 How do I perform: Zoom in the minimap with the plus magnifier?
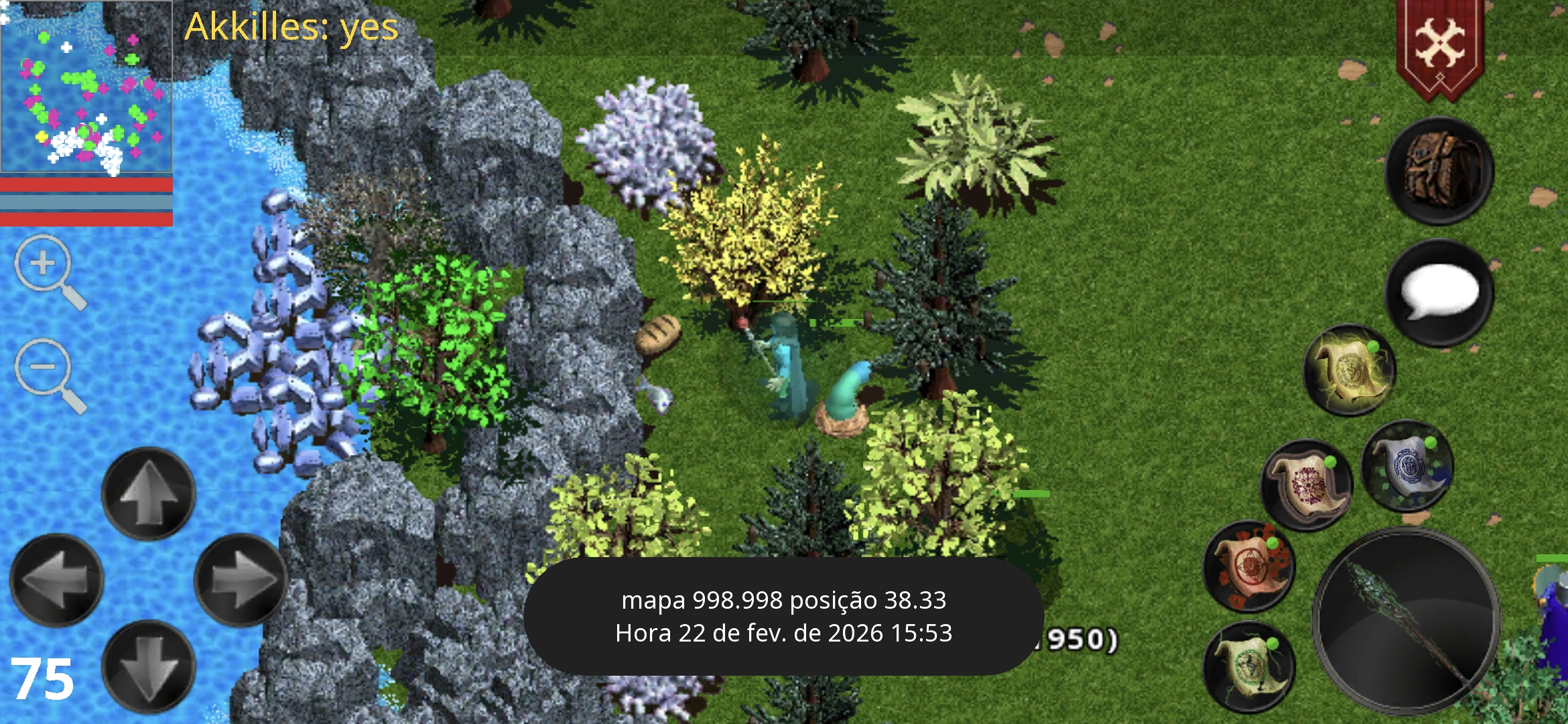click(44, 263)
